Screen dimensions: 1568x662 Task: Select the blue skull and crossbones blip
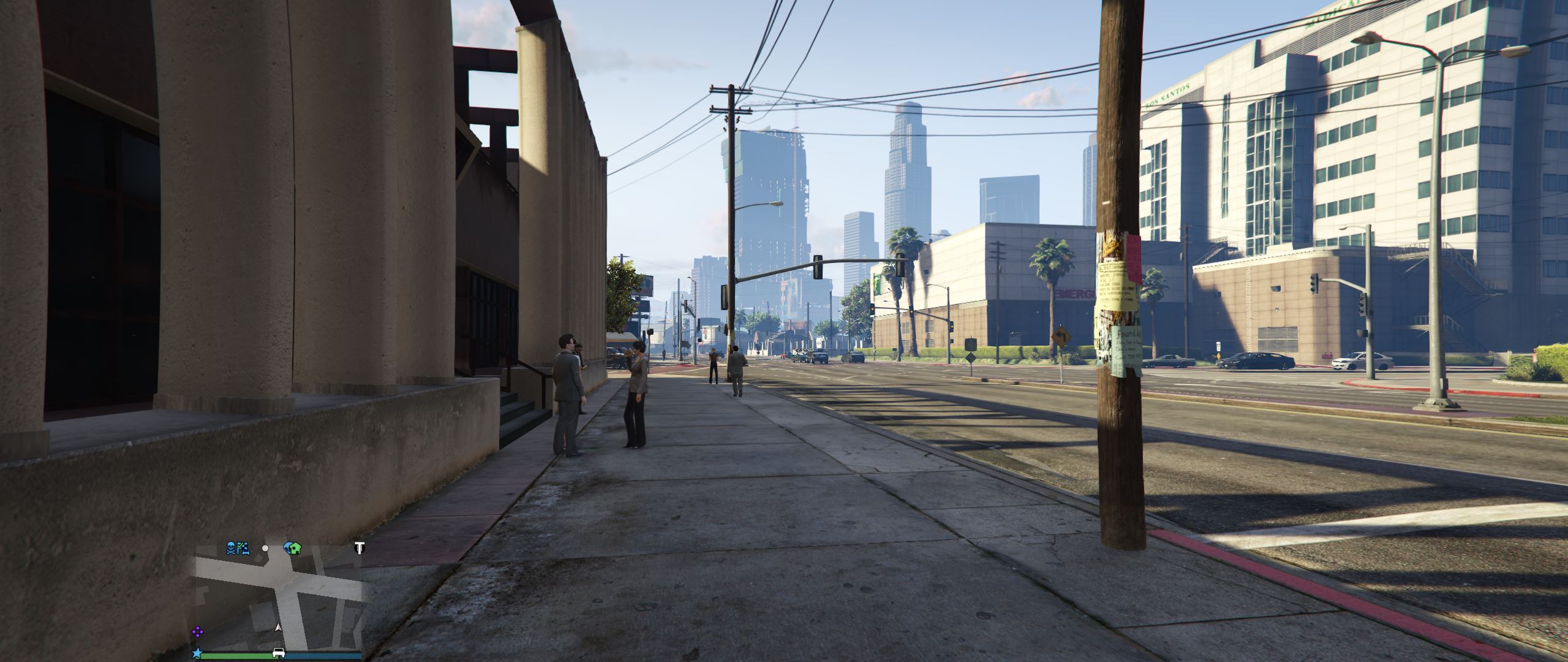[231, 548]
